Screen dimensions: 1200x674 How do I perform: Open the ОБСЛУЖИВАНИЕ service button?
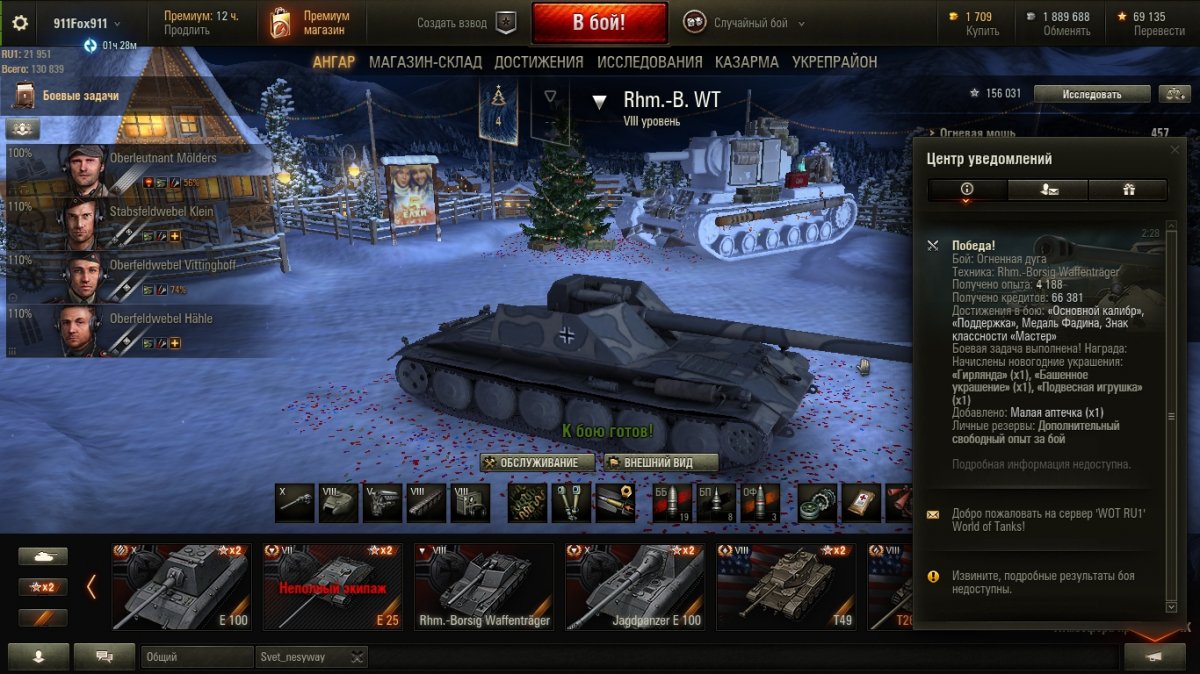(x=537, y=462)
